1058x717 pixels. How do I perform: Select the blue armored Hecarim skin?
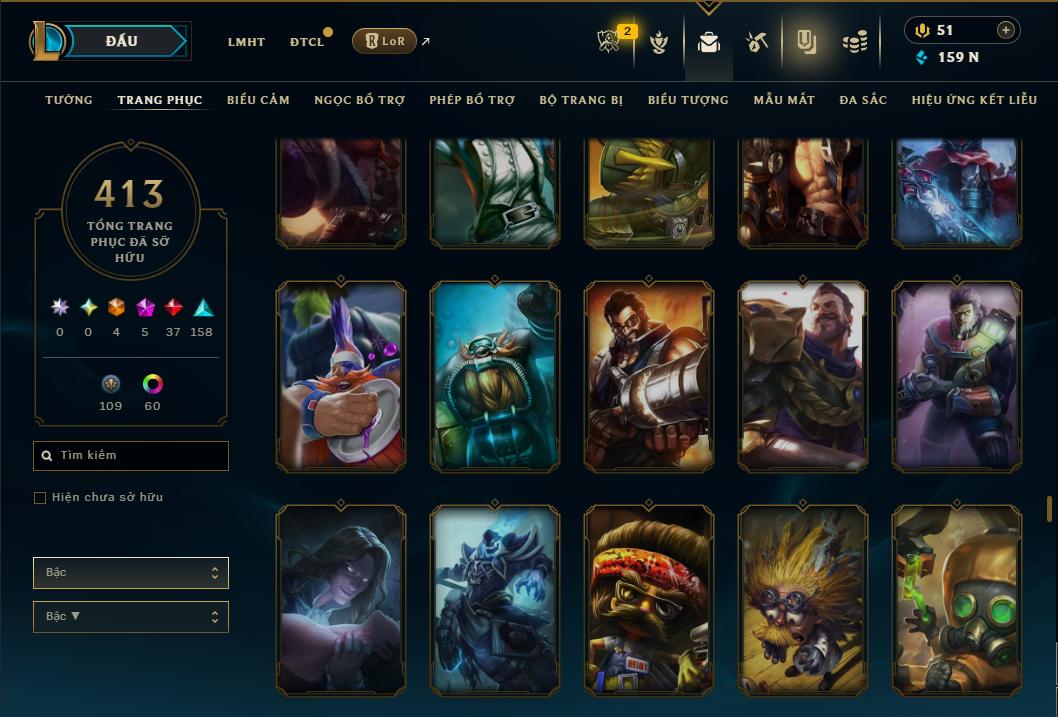[495, 600]
